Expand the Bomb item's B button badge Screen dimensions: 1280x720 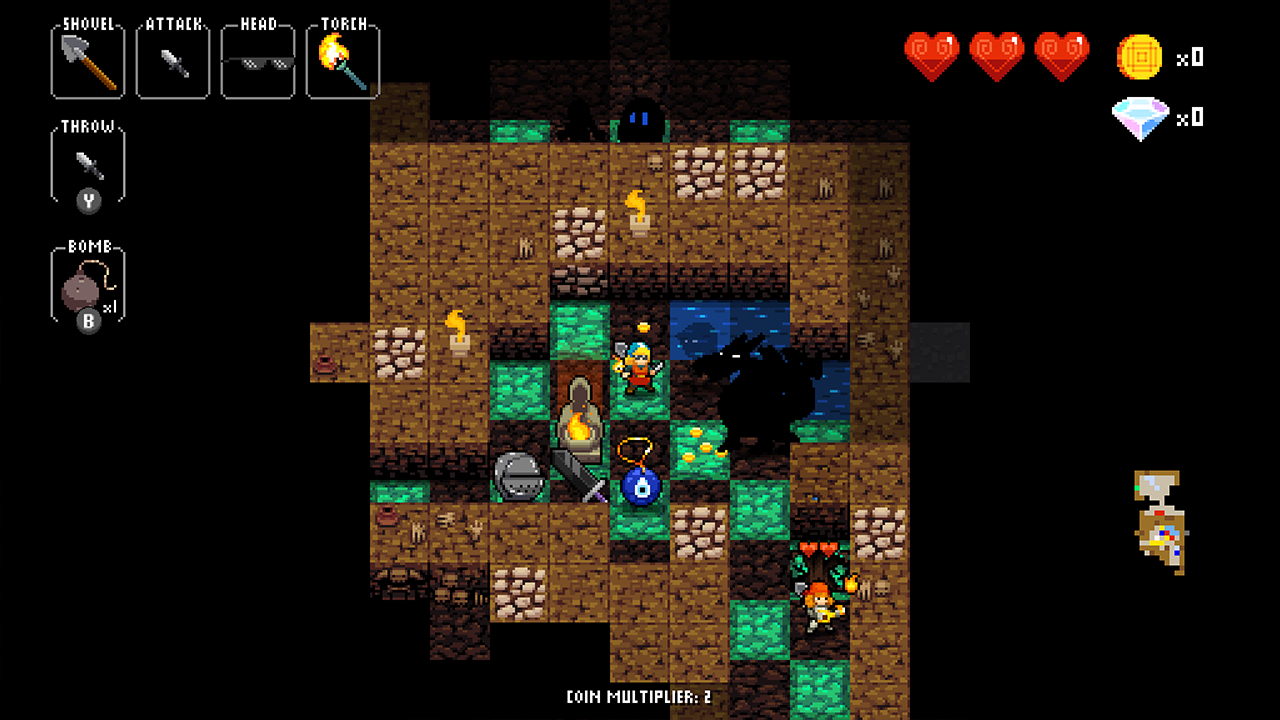tap(88, 324)
